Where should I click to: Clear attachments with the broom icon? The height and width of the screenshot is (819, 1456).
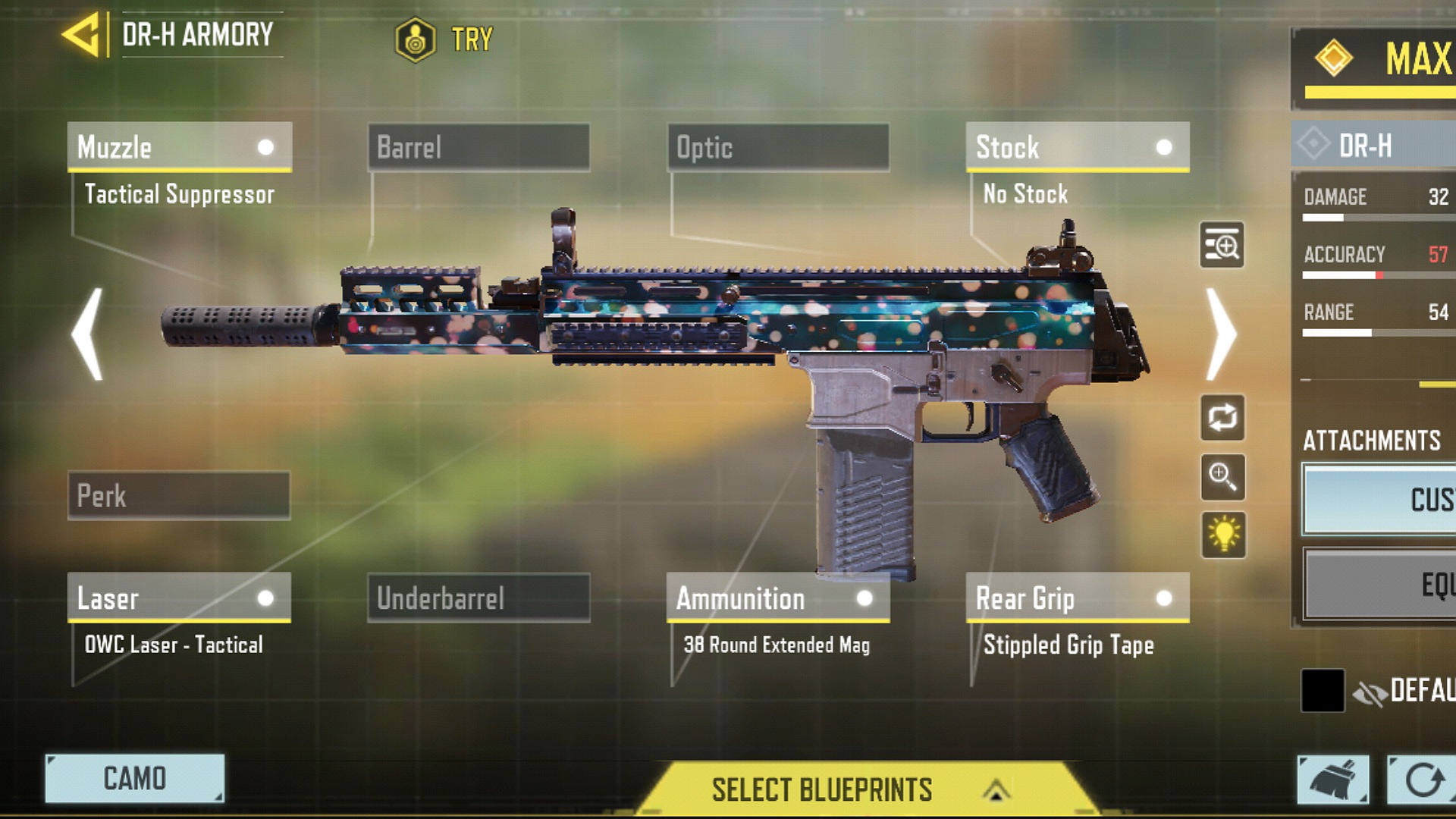[x=1333, y=780]
